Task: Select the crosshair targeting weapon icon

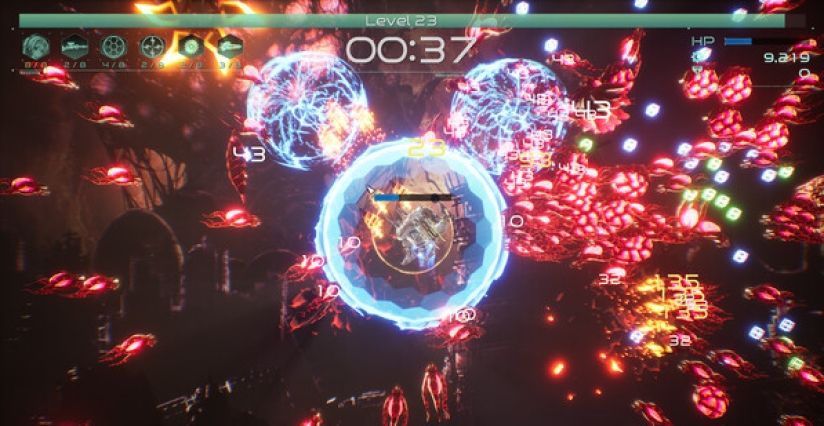Action: click(x=152, y=46)
